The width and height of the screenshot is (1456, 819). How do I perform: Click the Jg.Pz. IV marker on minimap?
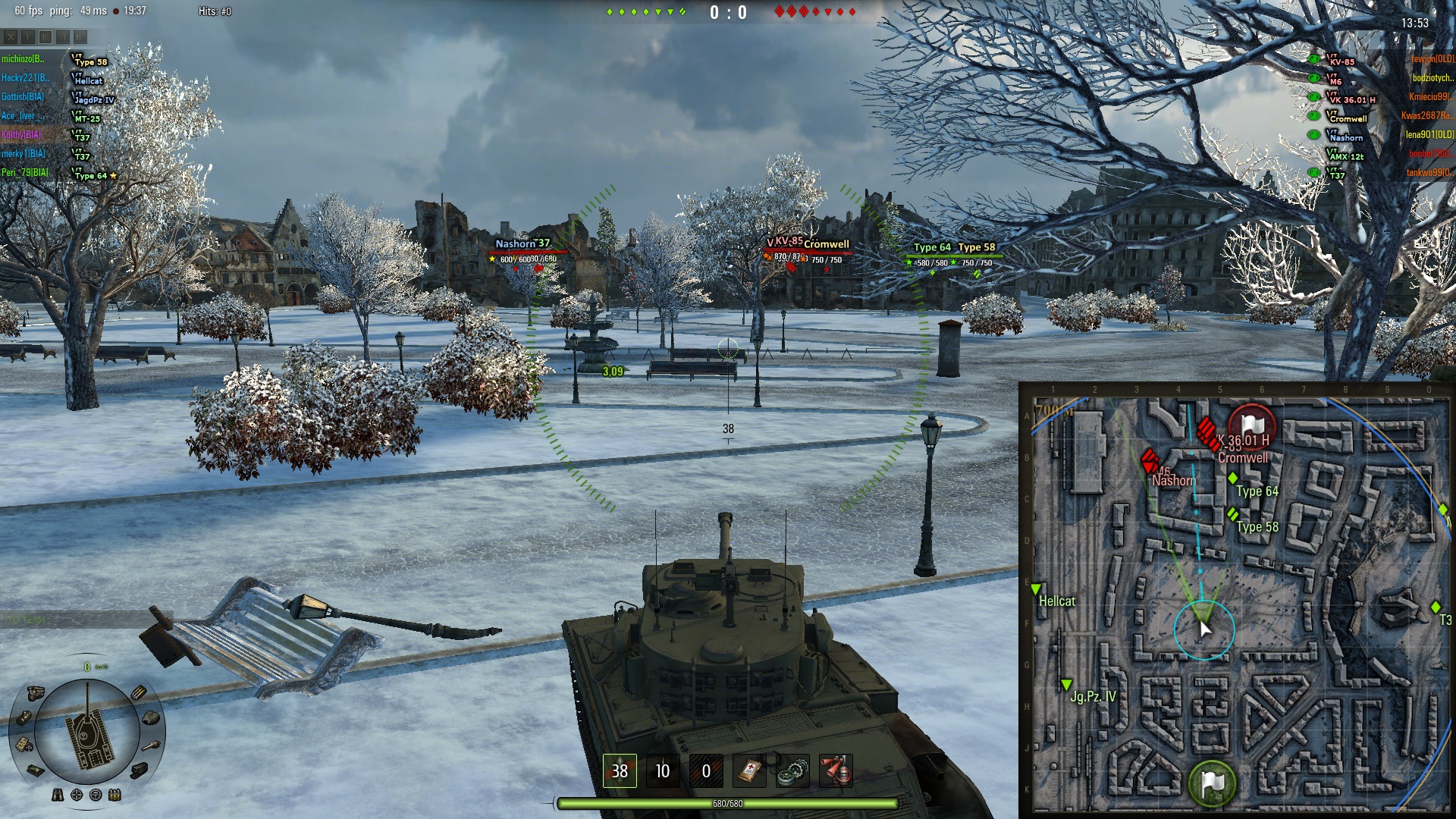(1066, 685)
